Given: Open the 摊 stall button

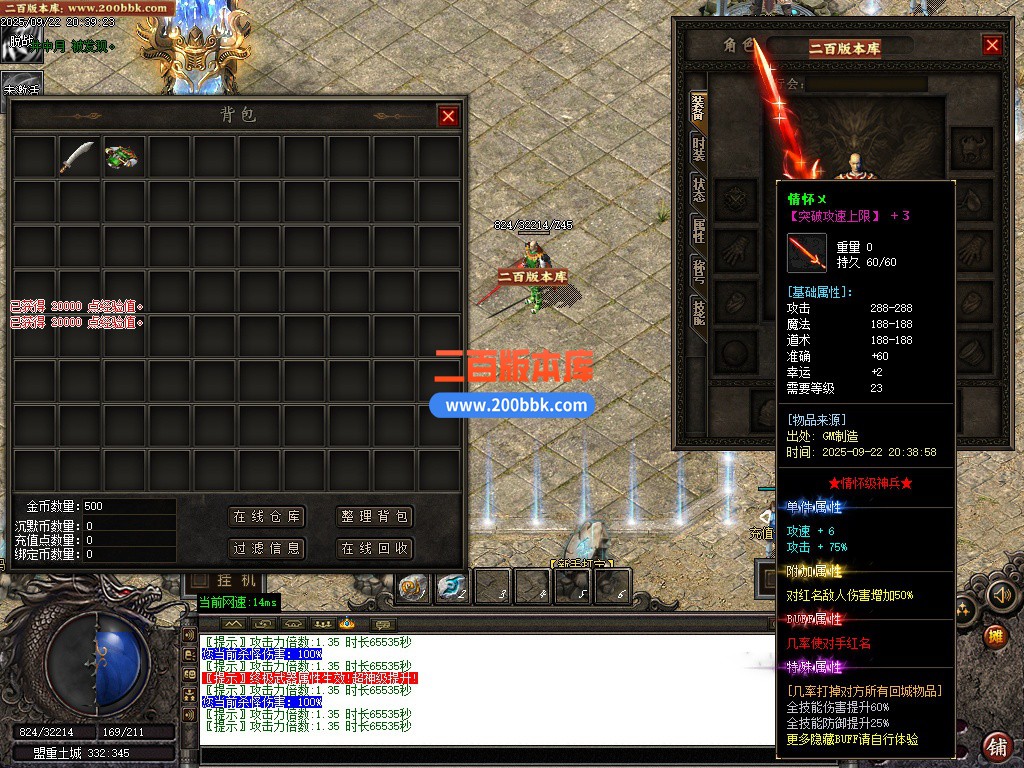Looking at the screenshot, I should (995, 636).
